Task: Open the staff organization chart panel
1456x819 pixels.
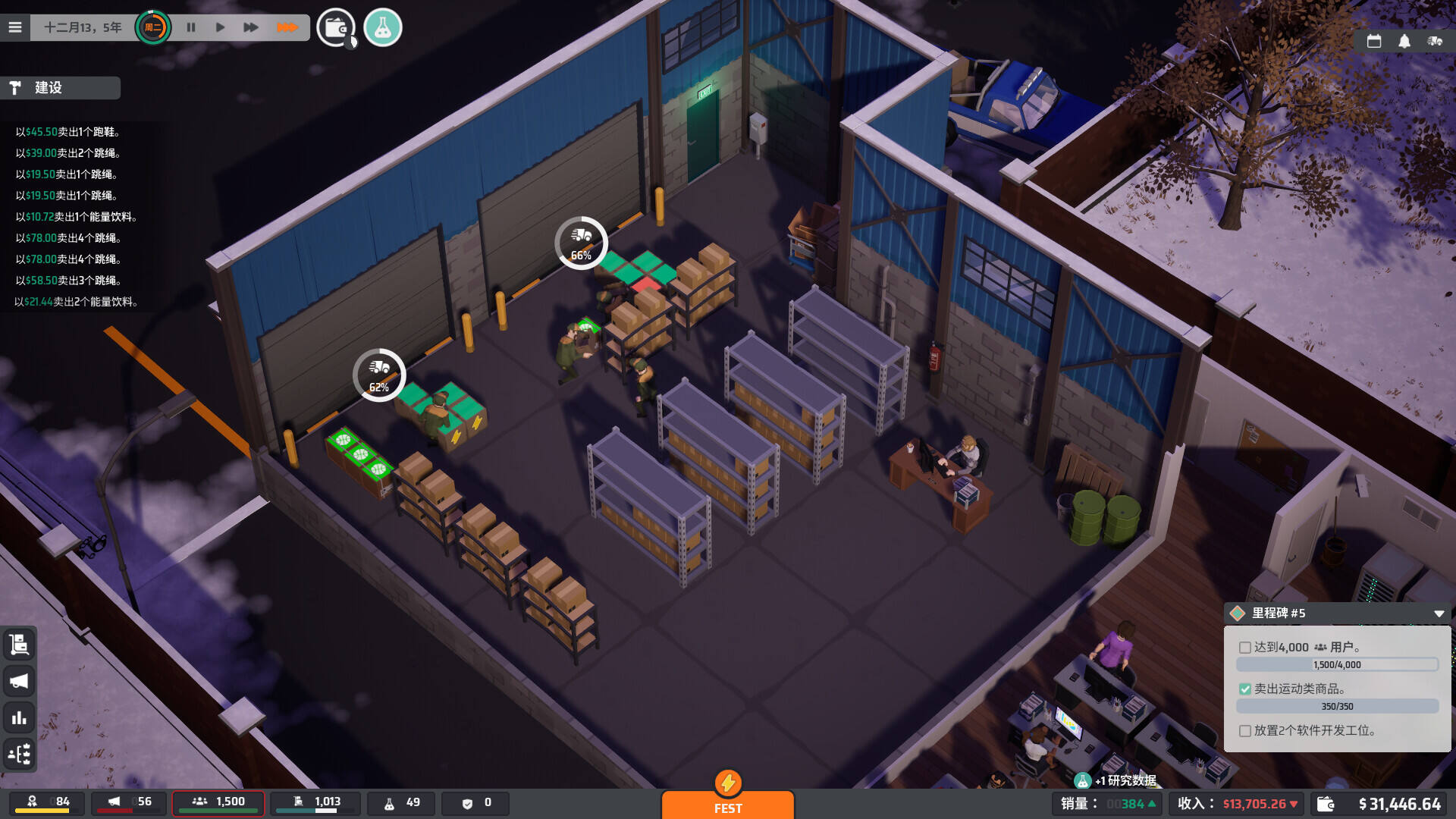Action: pos(19,754)
